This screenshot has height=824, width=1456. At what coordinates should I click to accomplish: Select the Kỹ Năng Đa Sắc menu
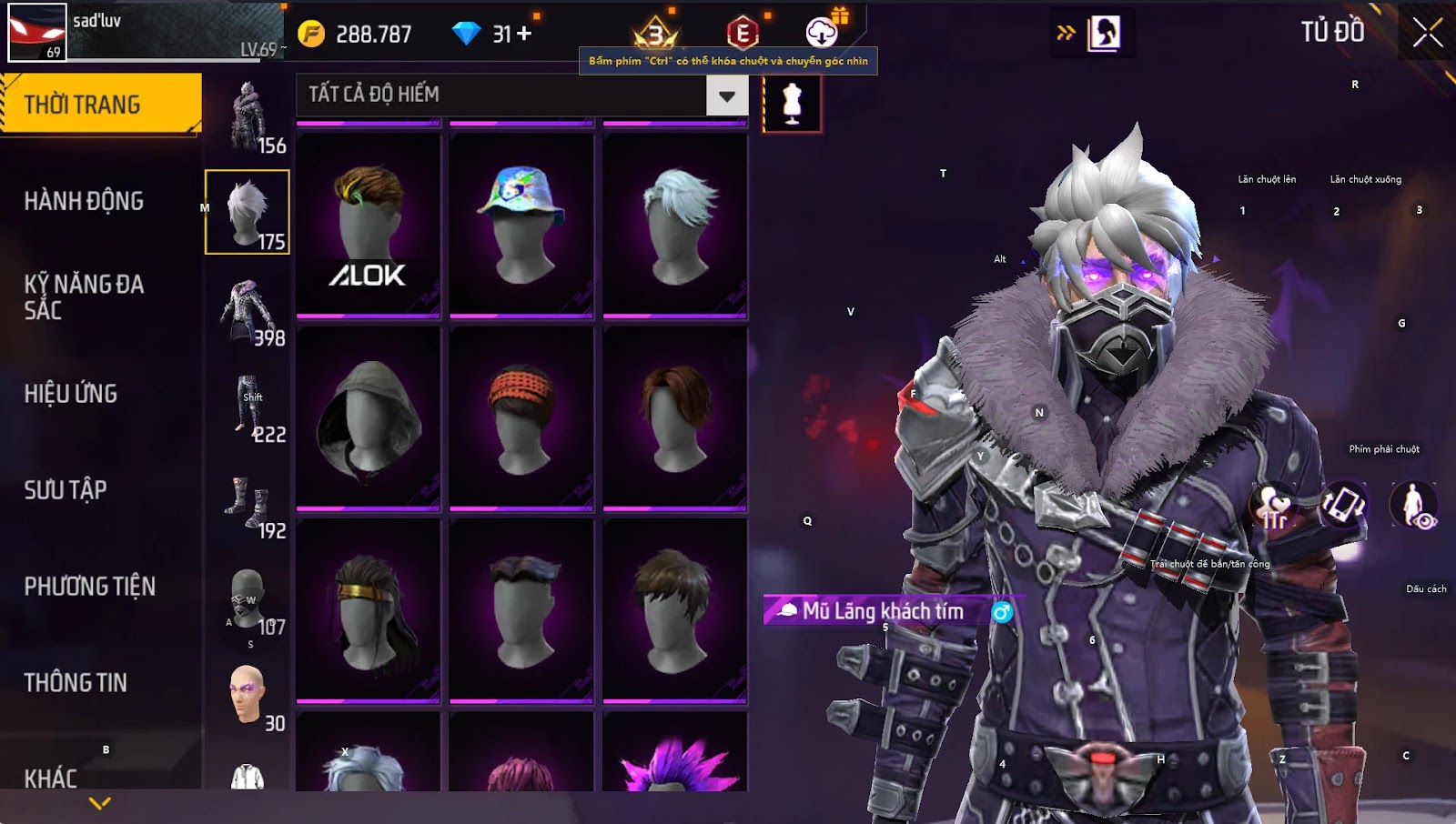pos(84,296)
